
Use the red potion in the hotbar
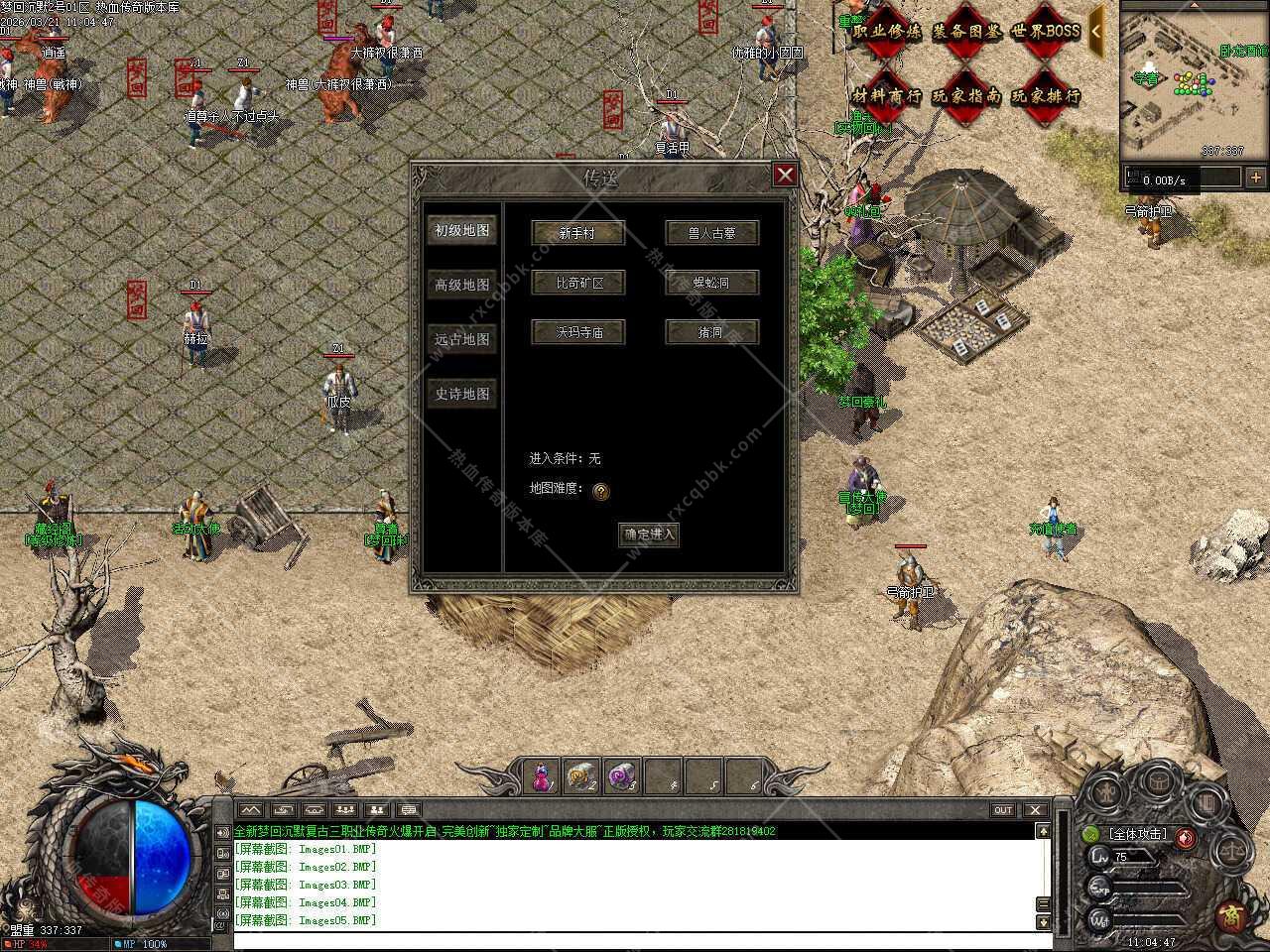click(542, 776)
